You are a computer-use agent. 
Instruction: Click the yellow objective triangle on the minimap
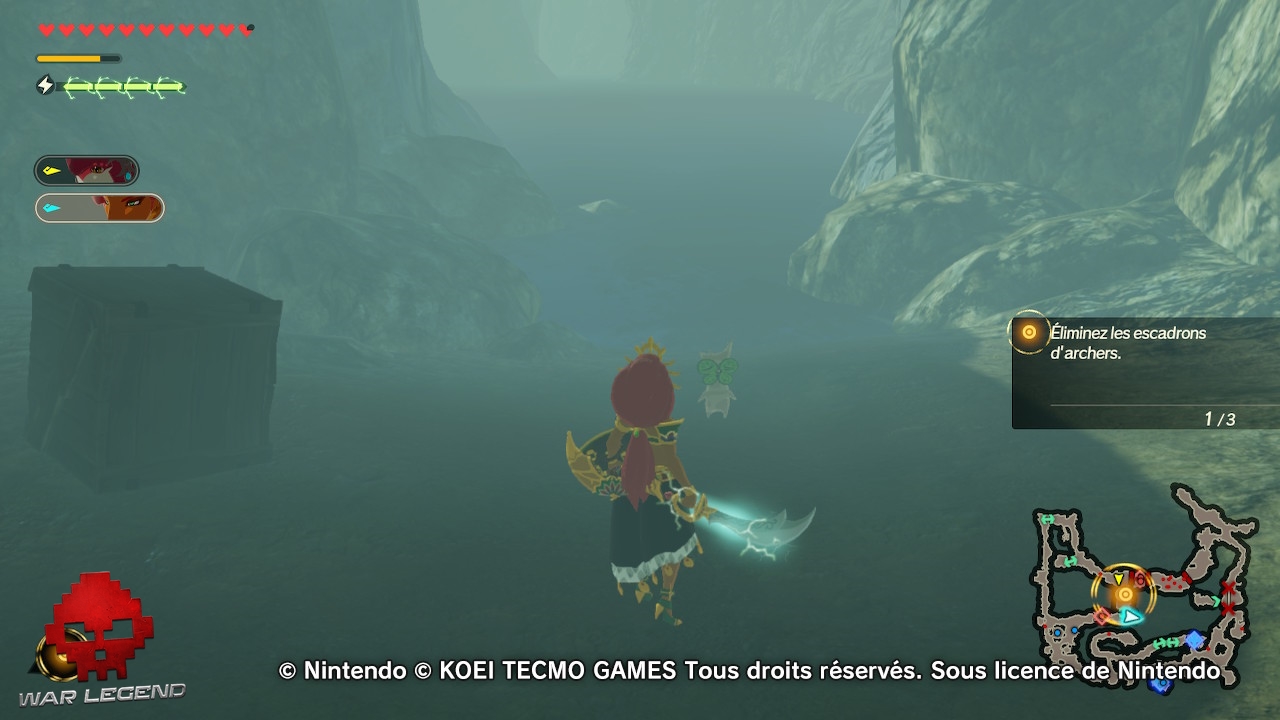[x=1118, y=578]
